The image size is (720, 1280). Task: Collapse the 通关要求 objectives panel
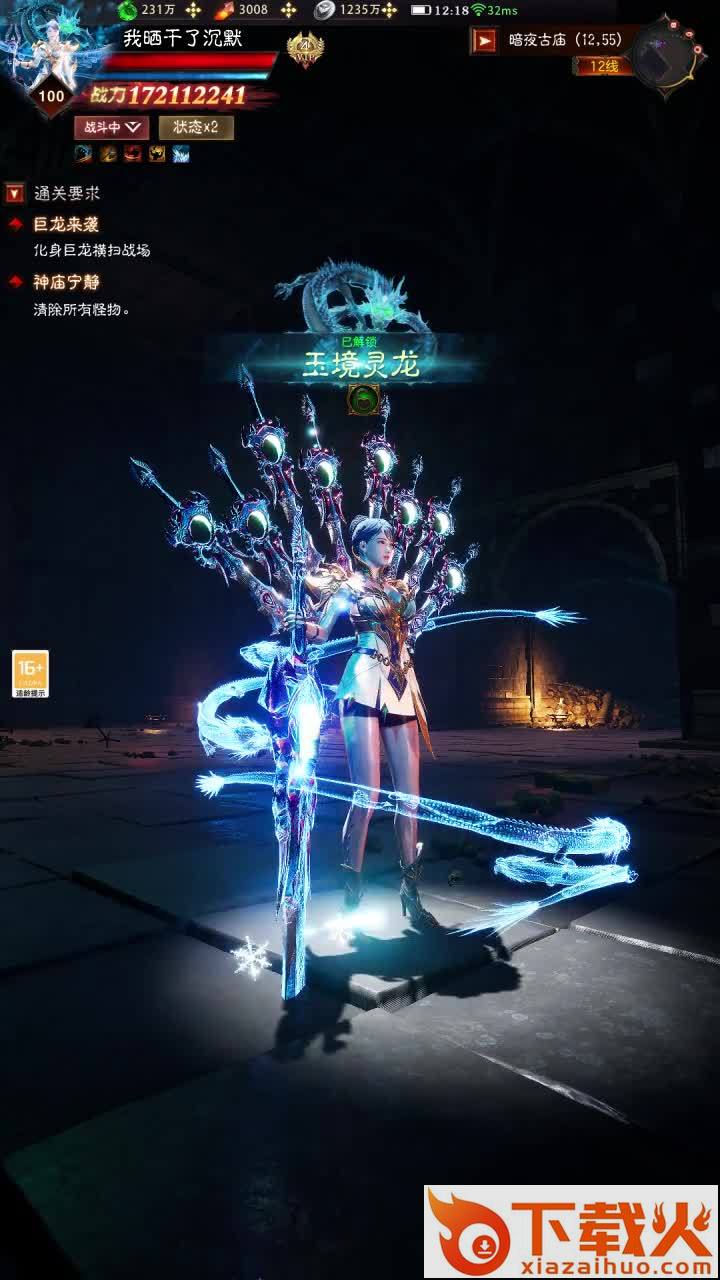15,193
